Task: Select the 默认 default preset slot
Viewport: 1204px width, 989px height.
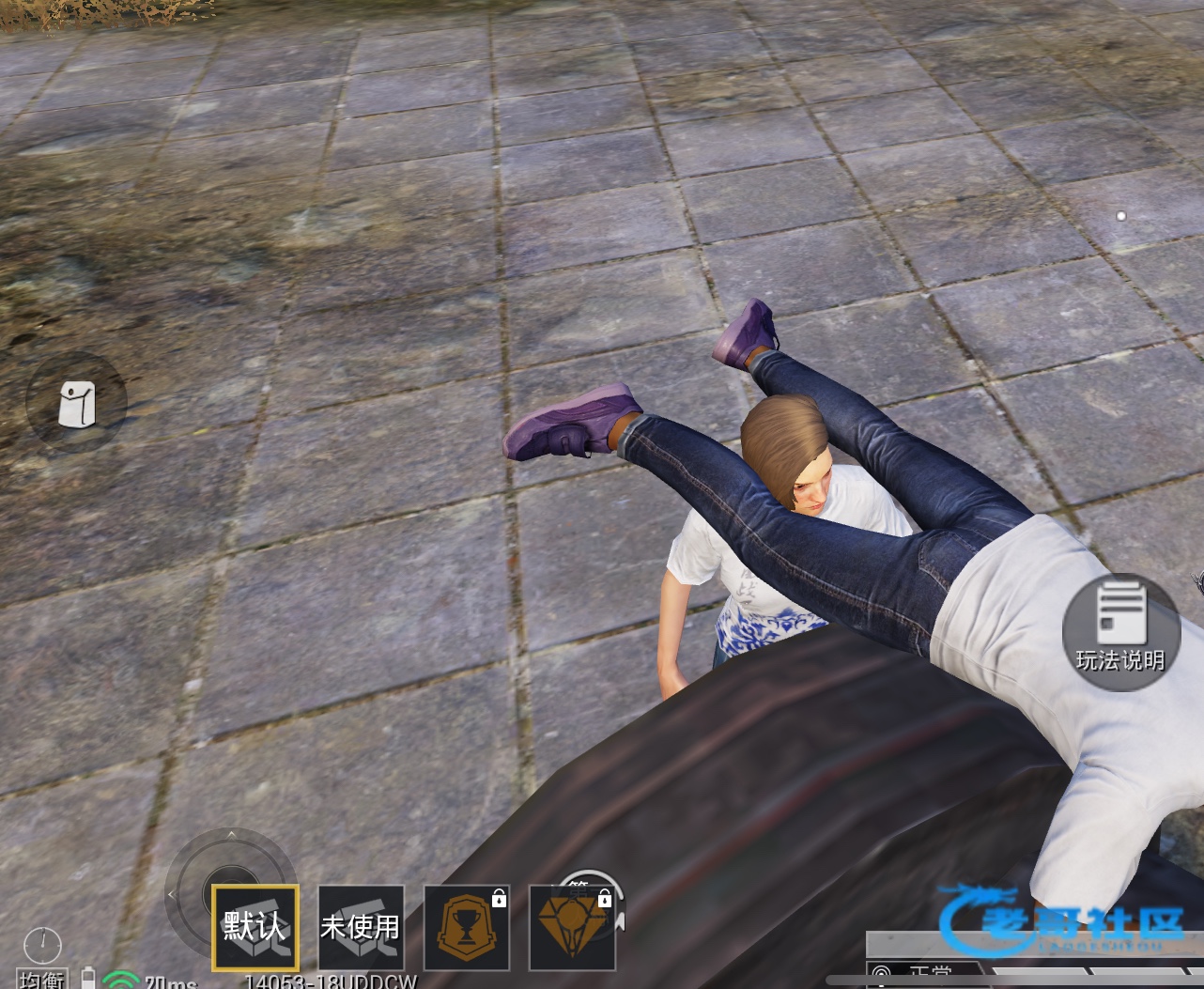Action: coord(255,927)
